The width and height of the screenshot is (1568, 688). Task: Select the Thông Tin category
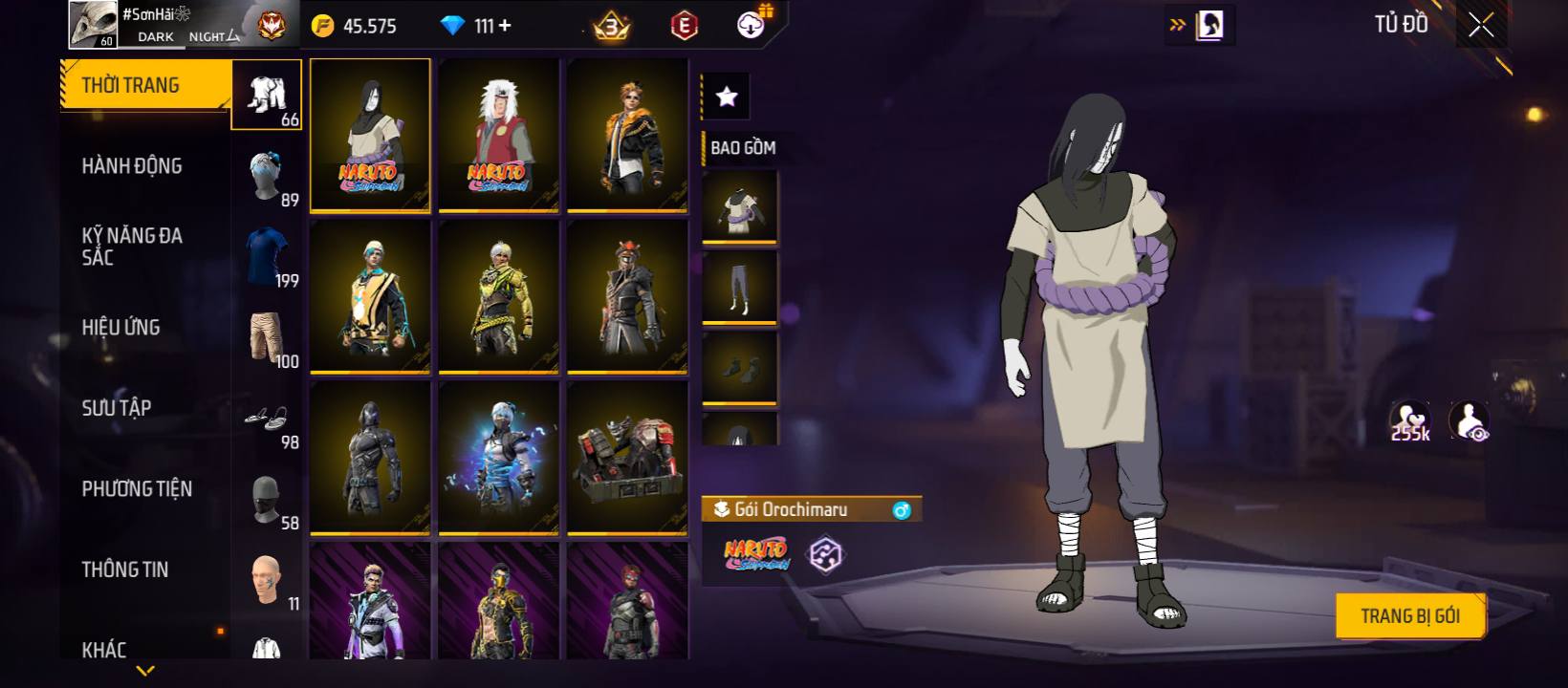click(125, 570)
